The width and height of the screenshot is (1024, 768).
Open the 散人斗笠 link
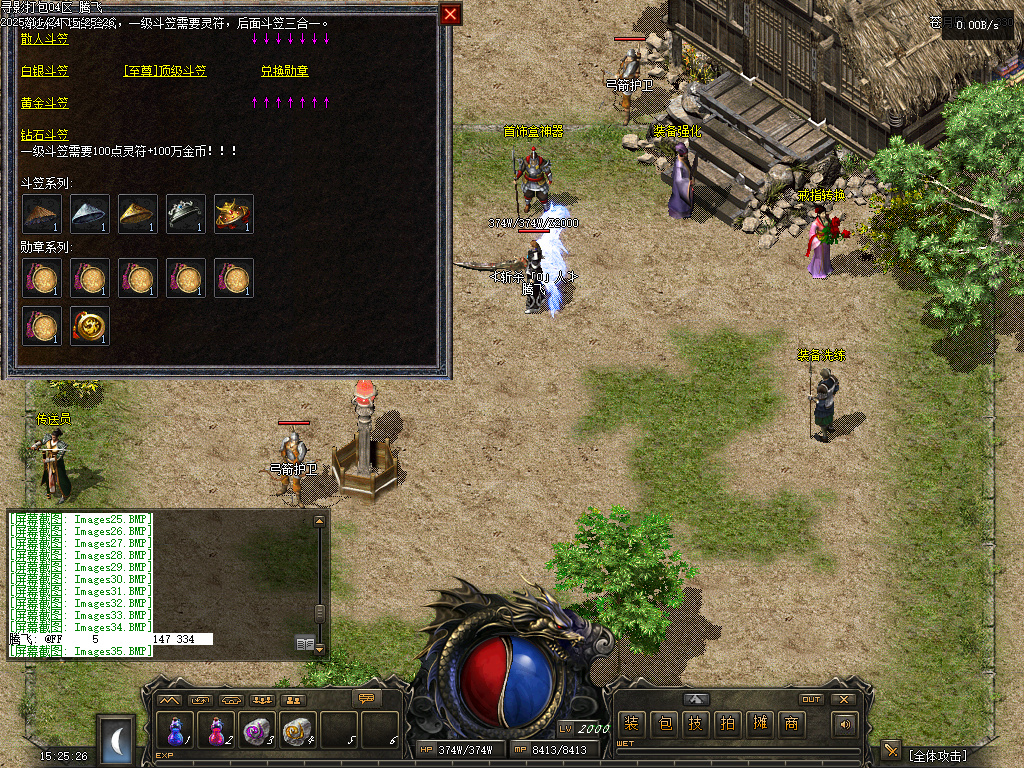point(45,39)
